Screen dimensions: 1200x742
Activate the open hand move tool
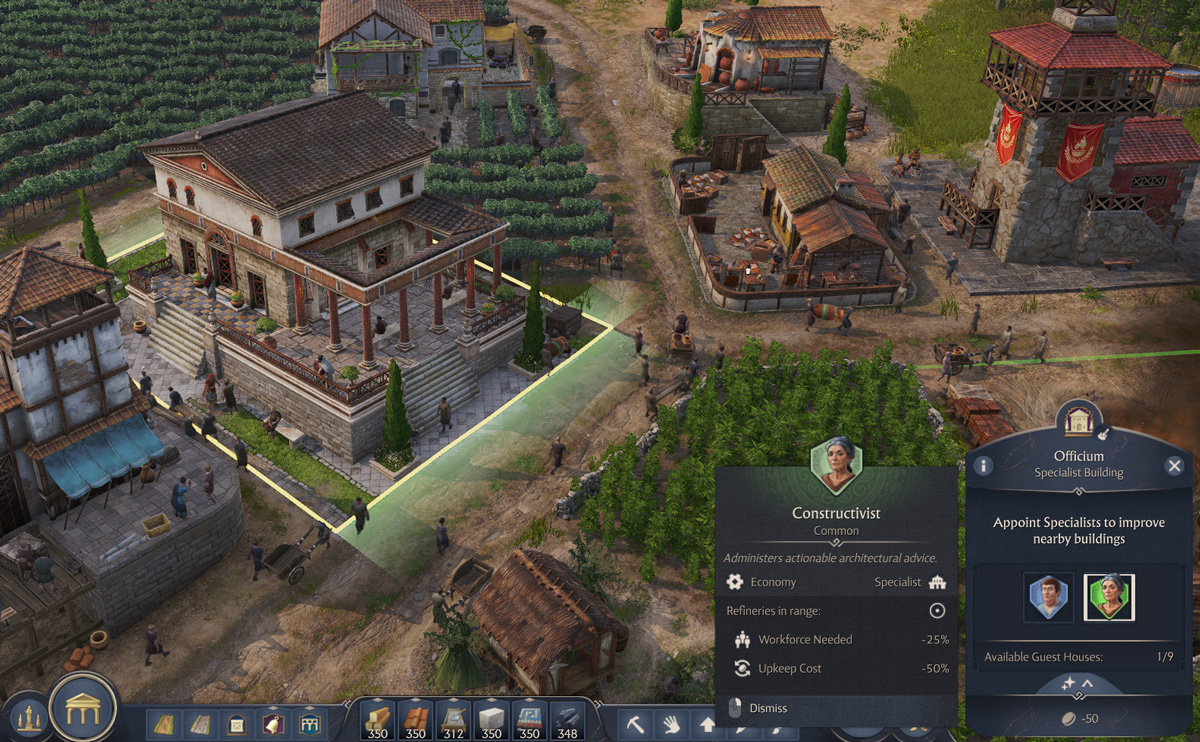point(671,723)
